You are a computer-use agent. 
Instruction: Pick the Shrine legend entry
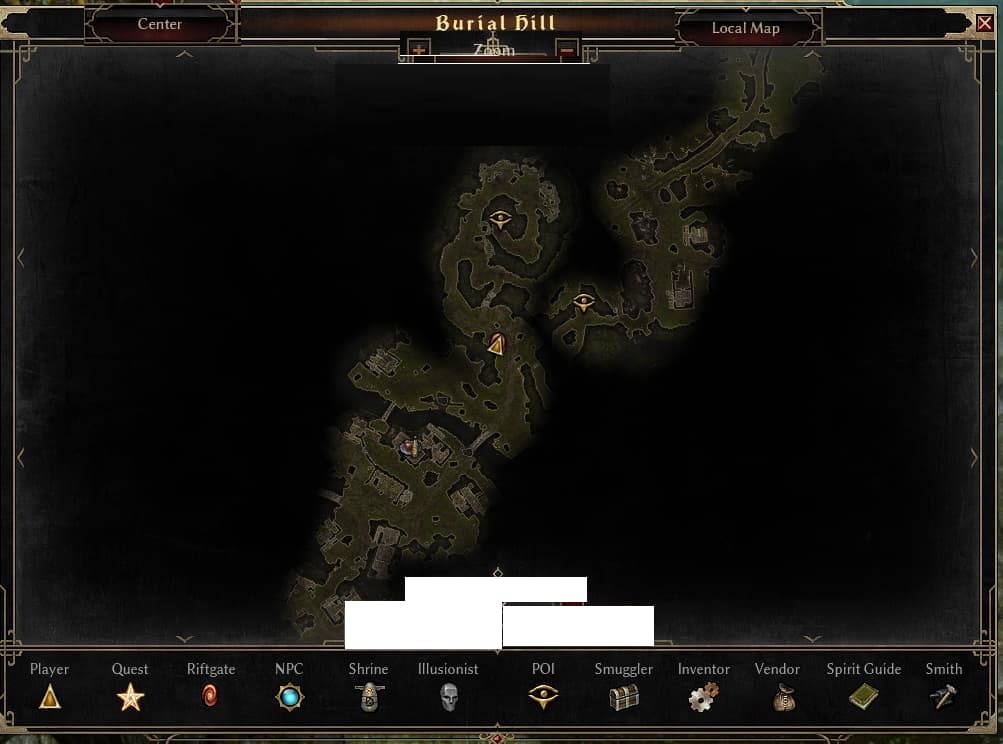(368, 697)
